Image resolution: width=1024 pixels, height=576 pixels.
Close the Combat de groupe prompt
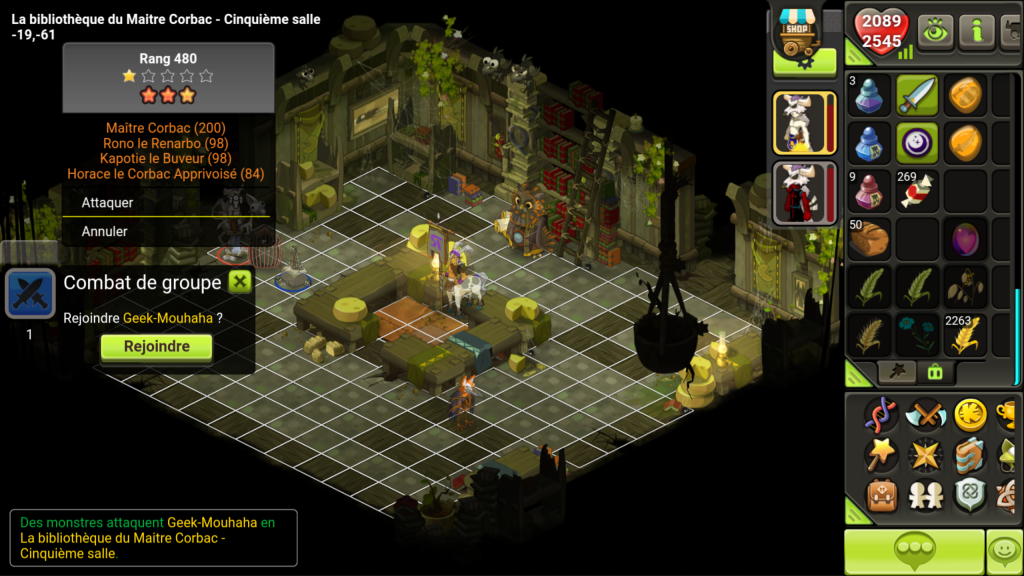click(240, 282)
